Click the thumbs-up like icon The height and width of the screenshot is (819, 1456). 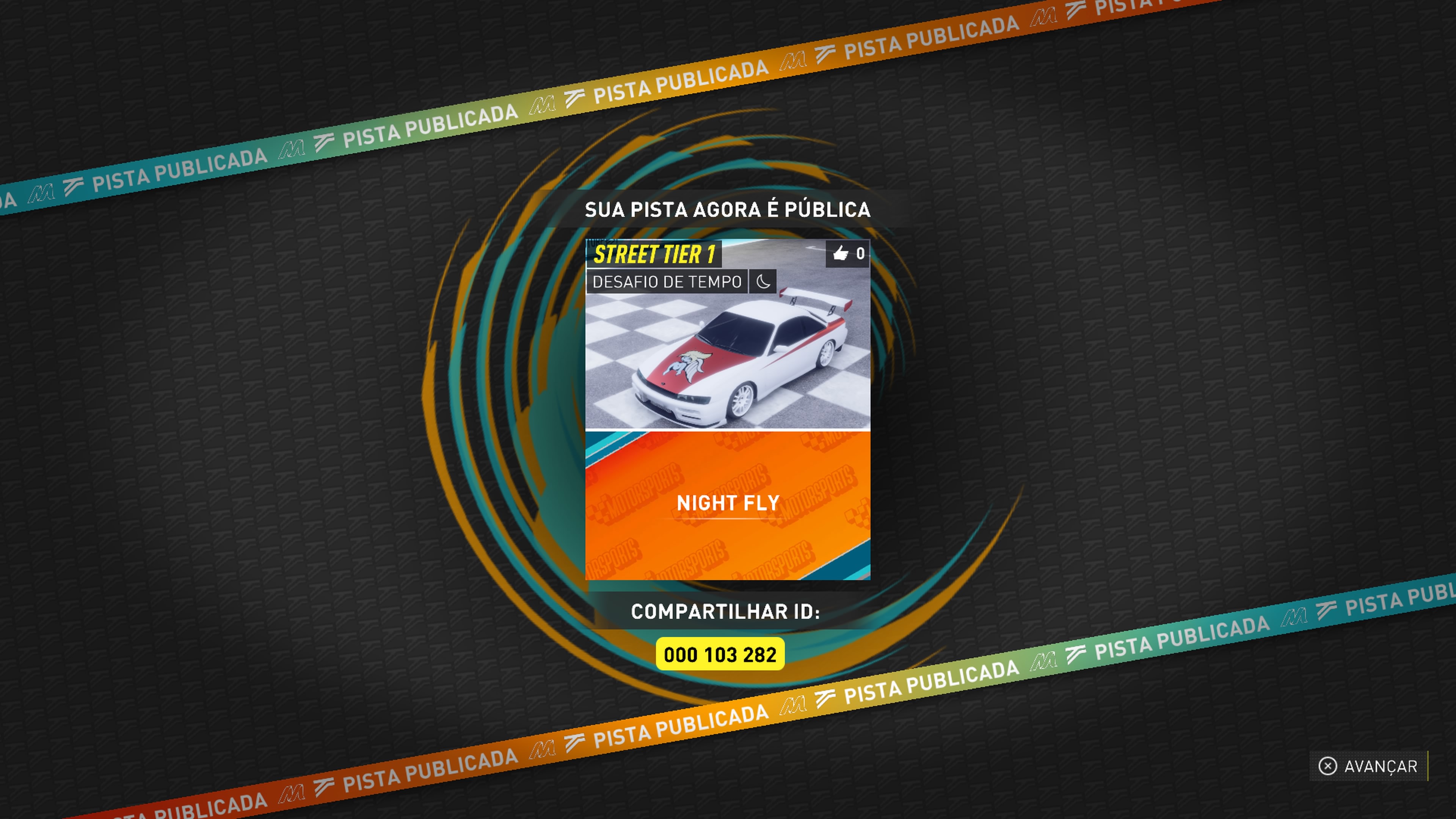841,254
